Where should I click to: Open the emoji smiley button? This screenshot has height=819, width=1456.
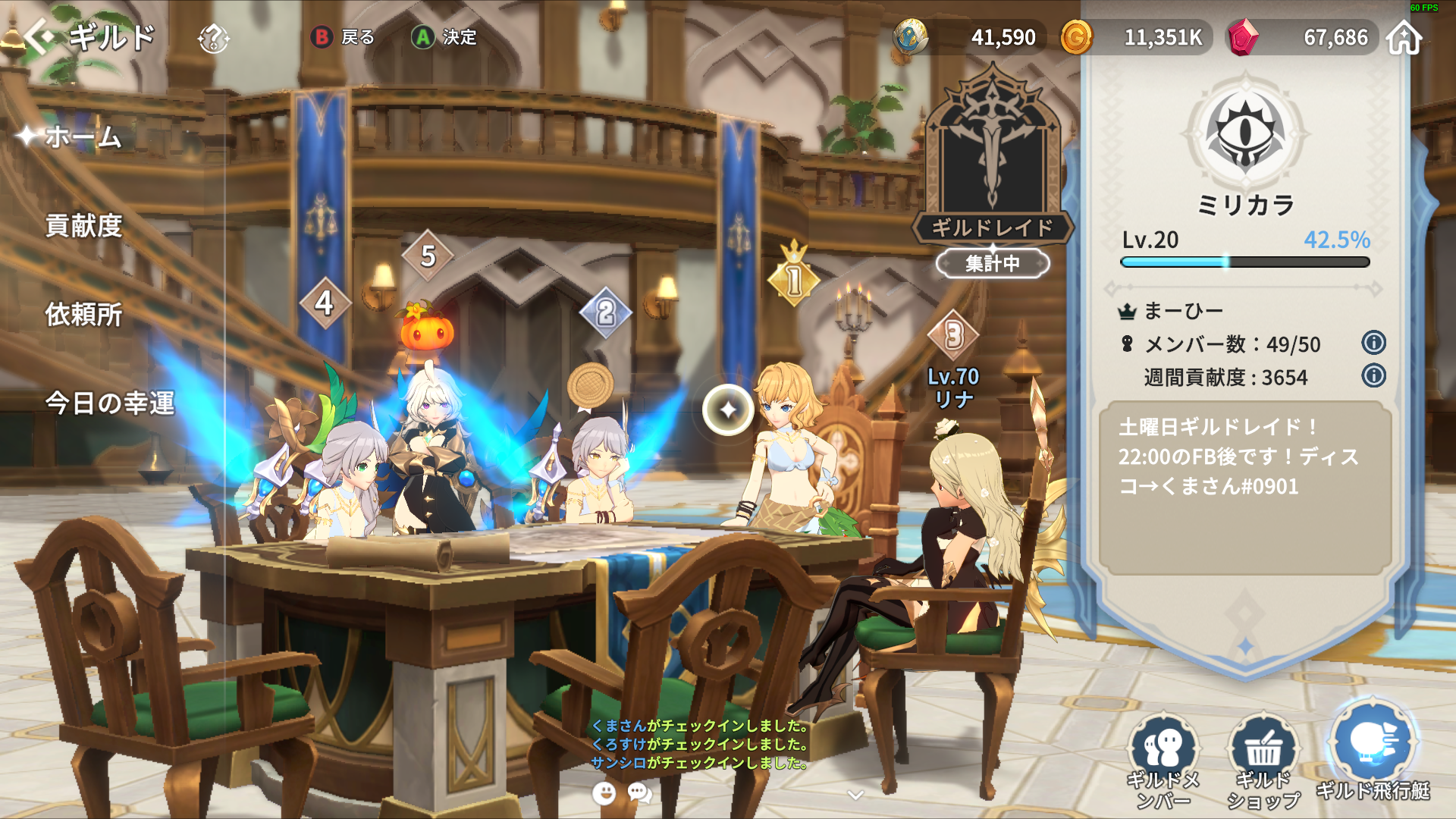(604, 793)
